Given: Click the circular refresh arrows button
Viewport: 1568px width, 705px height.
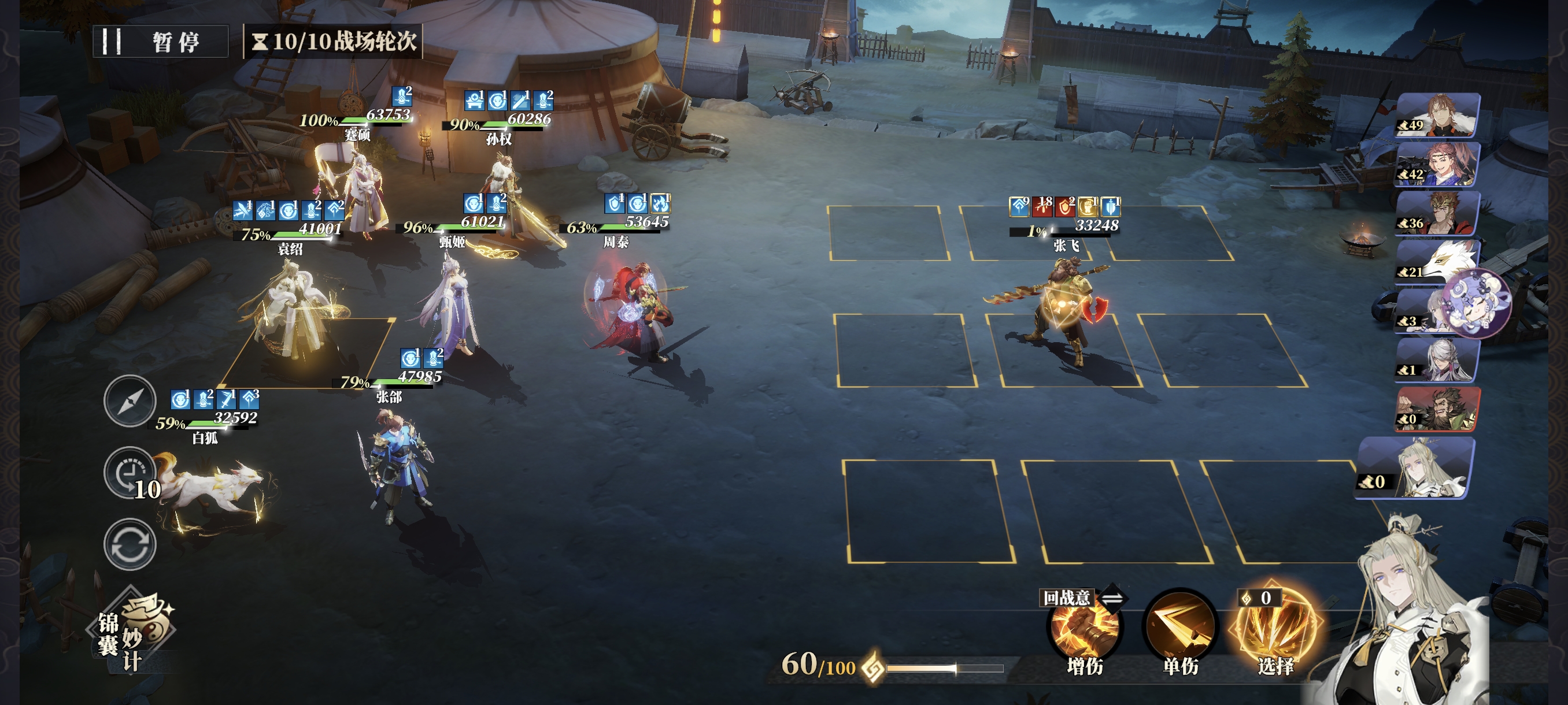Looking at the screenshot, I should tap(130, 544).
